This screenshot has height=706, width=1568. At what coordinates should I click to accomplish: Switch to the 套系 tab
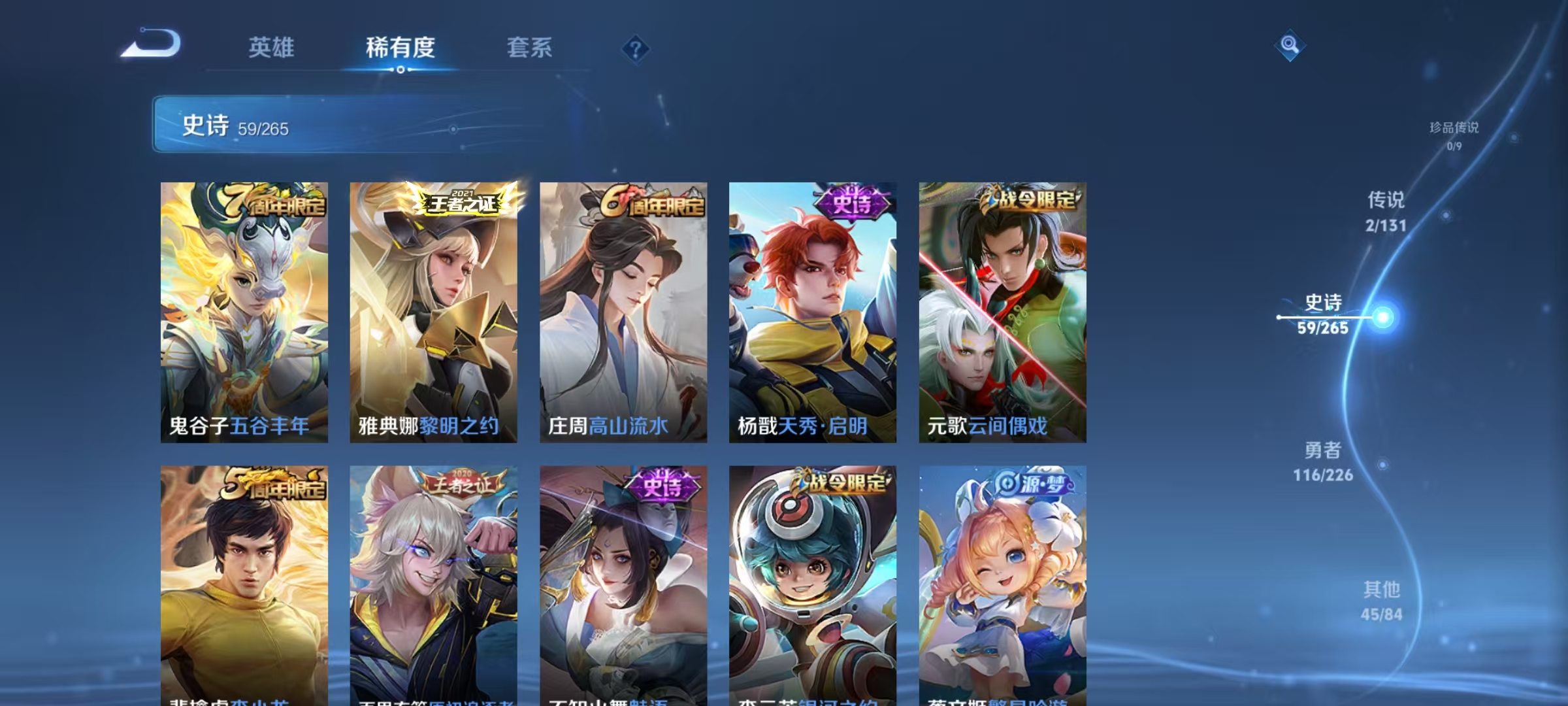click(x=529, y=47)
